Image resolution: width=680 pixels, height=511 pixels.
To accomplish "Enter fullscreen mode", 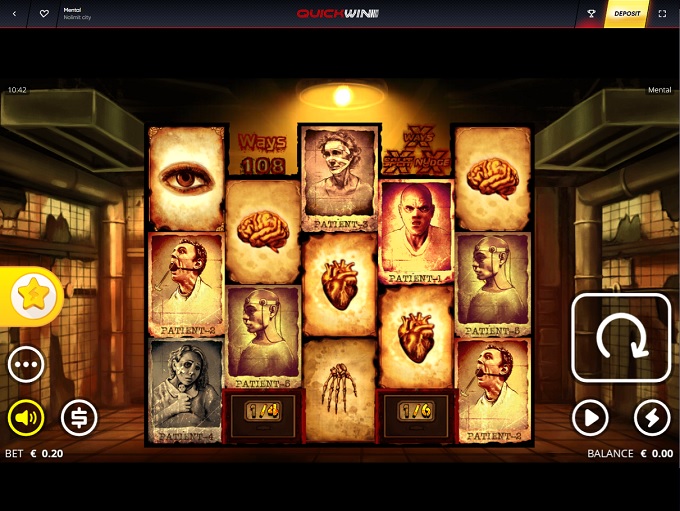I will pyautogui.click(x=663, y=14).
